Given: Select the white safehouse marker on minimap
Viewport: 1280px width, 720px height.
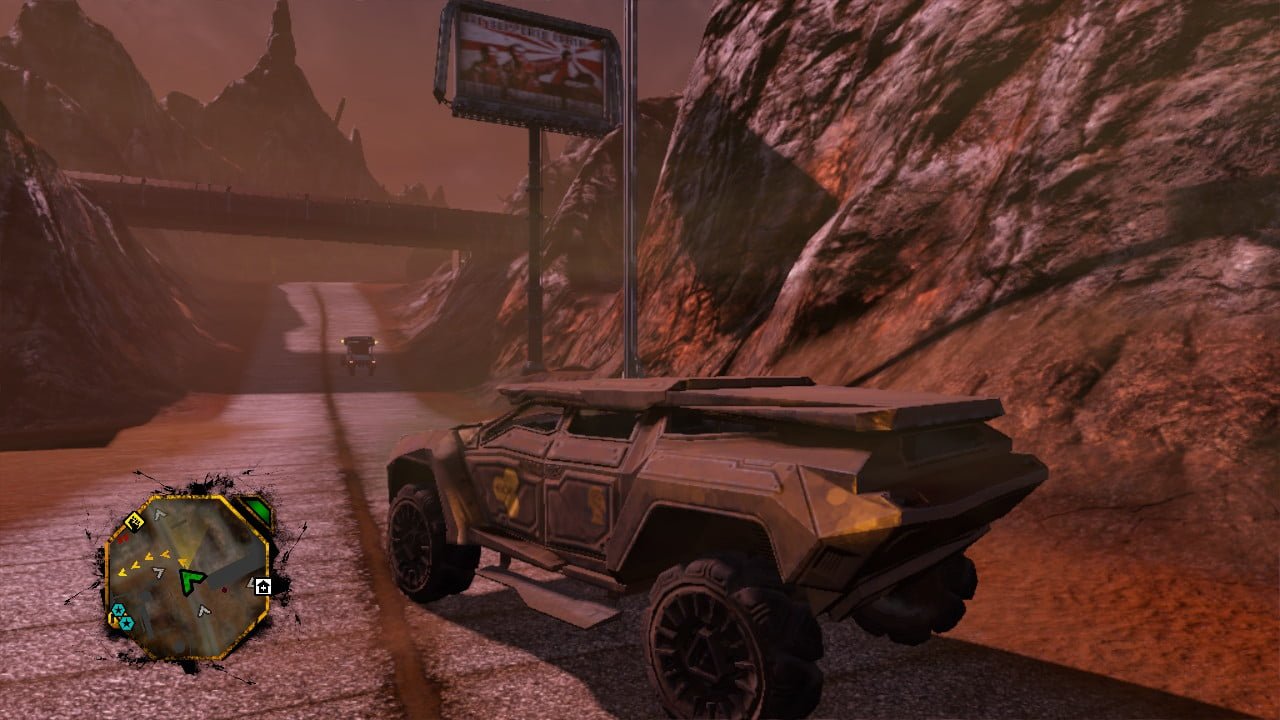Looking at the screenshot, I should click(263, 587).
